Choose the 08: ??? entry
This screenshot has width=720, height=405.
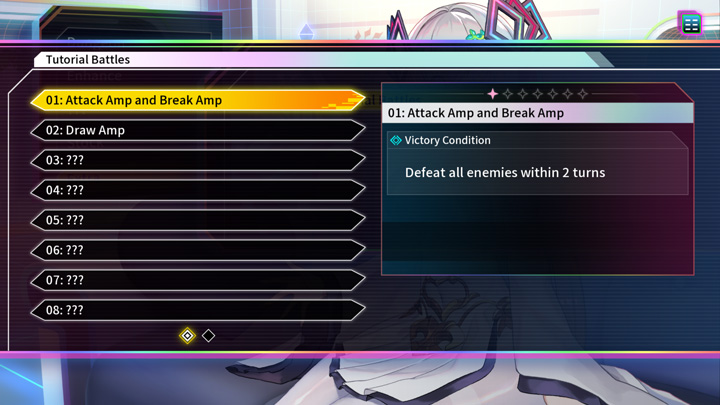point(197,310)
